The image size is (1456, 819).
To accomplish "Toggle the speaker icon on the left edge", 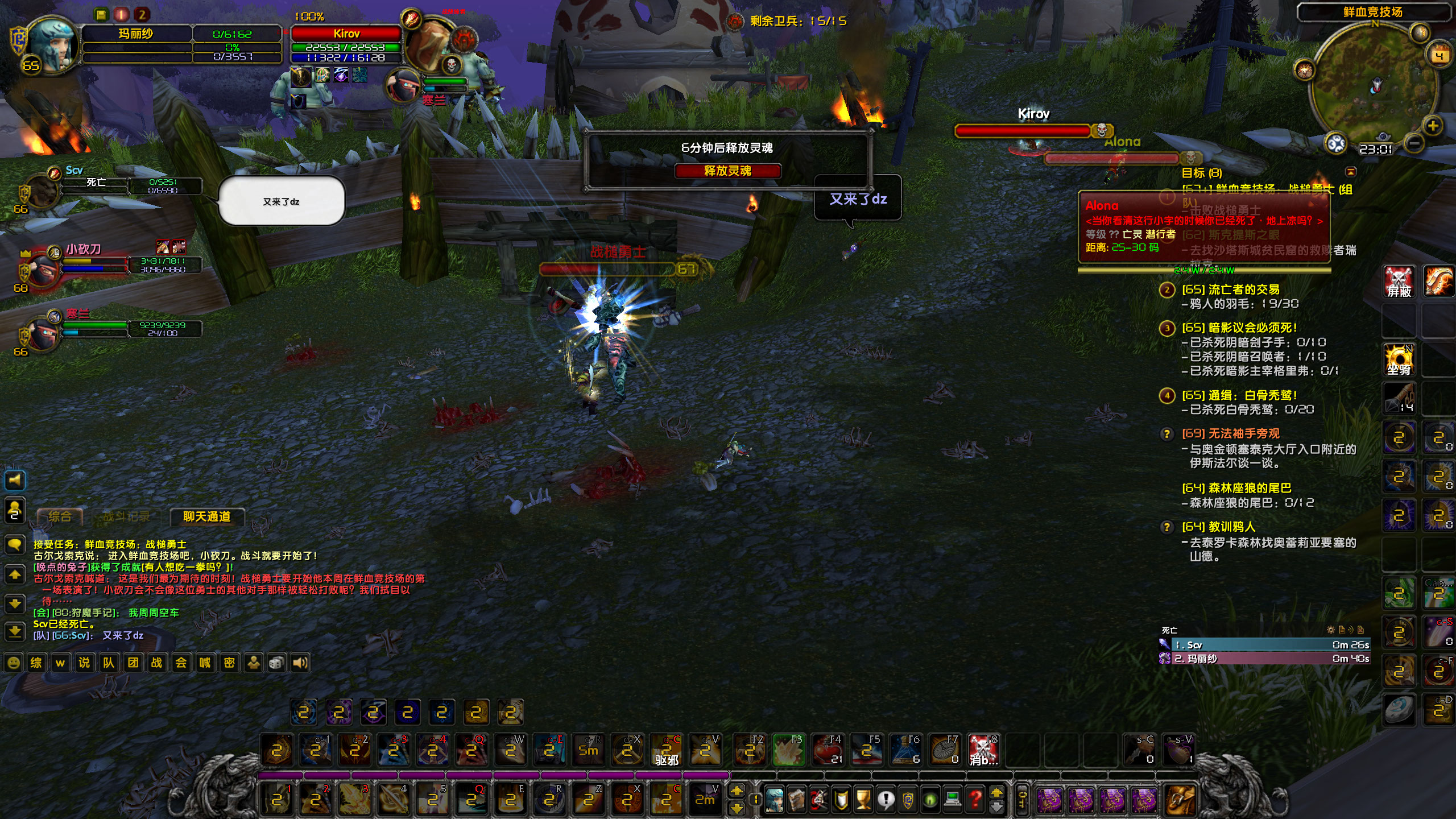I will 15,481.
